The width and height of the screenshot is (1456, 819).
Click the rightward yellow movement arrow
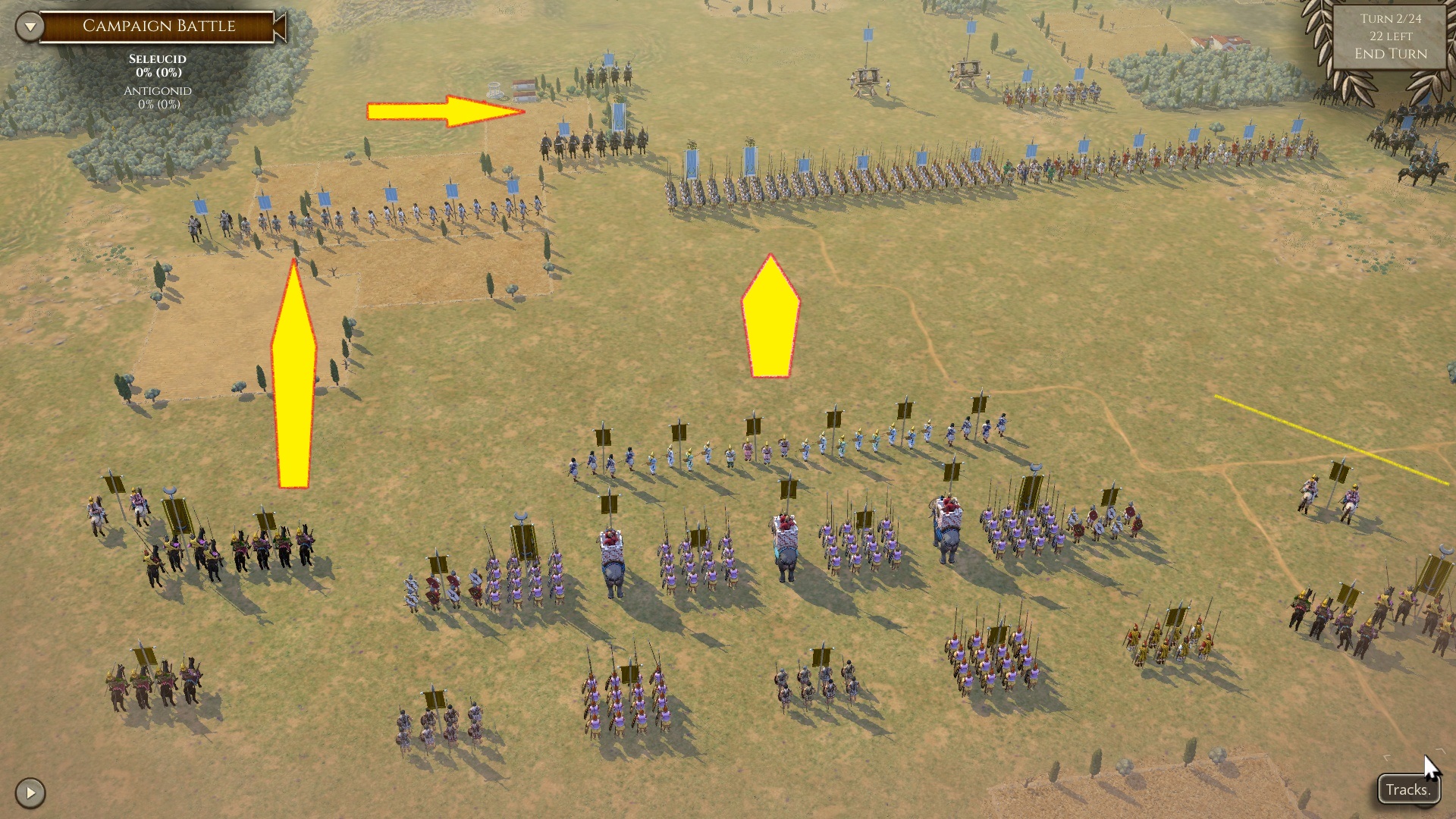[440, 111]
